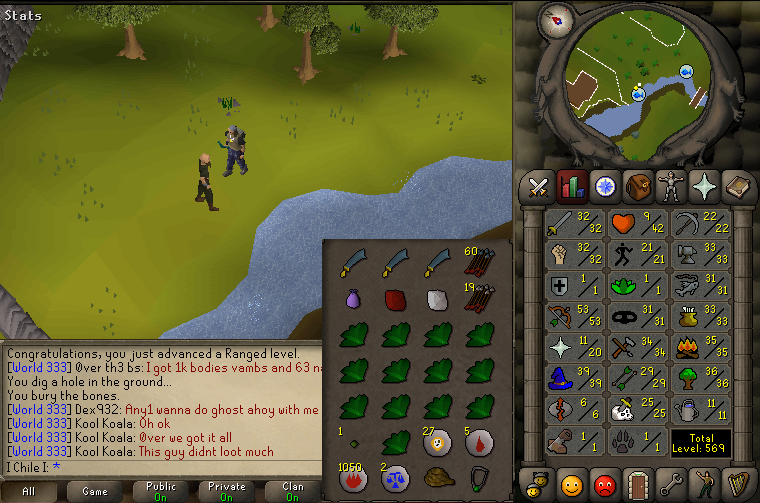This screenshot has height=503, width=760.
Task: Open the Magic spellbook tab
Action: coord(737,186)
